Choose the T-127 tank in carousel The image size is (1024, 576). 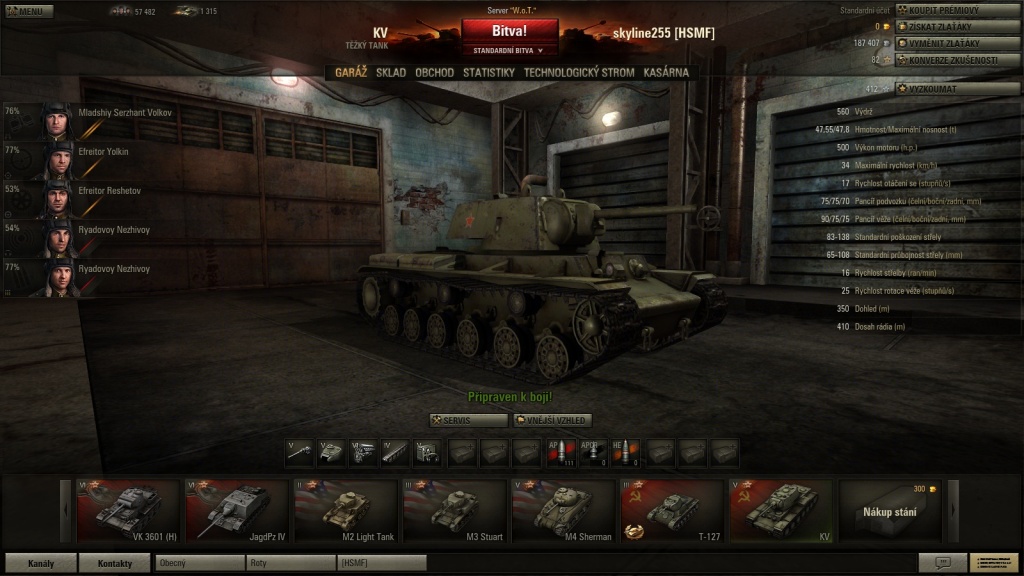coord(672,511)
